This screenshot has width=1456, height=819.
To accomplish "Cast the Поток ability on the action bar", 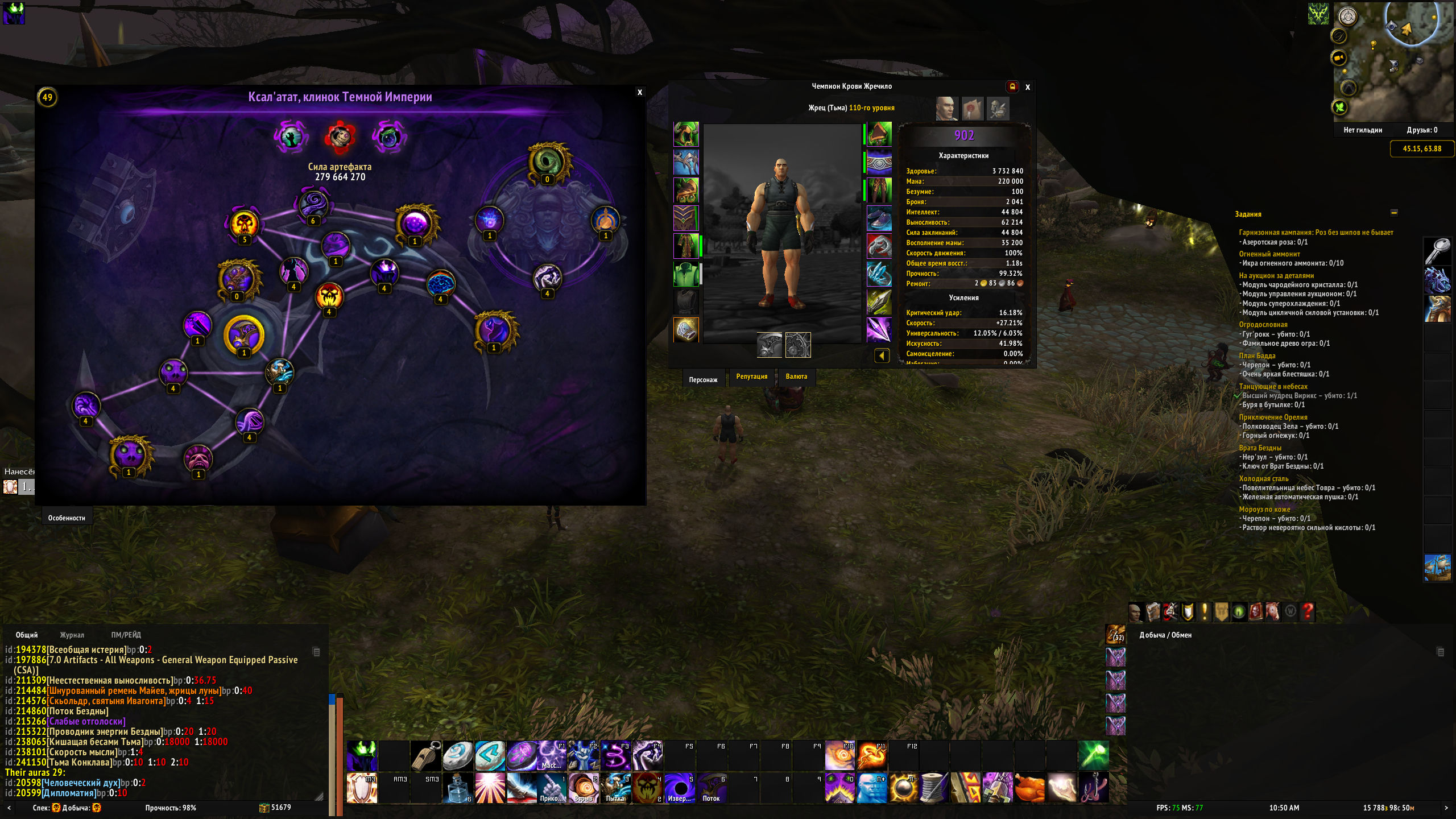I will point(711,787).
